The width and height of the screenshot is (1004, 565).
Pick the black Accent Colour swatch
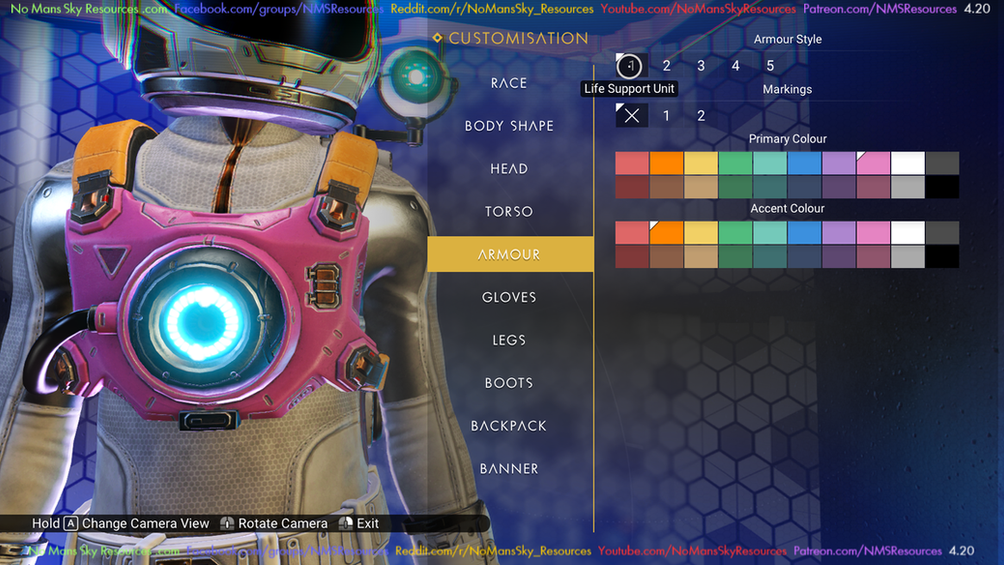click(x=942, y=257)
